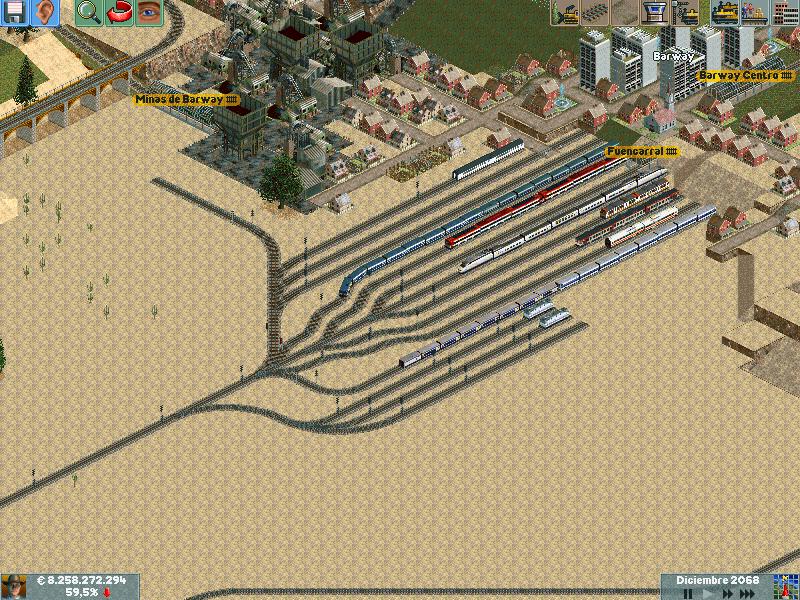Screen dimensions: 800x600
Task: Open the ear icon sound options
Action: click(44, 12)
